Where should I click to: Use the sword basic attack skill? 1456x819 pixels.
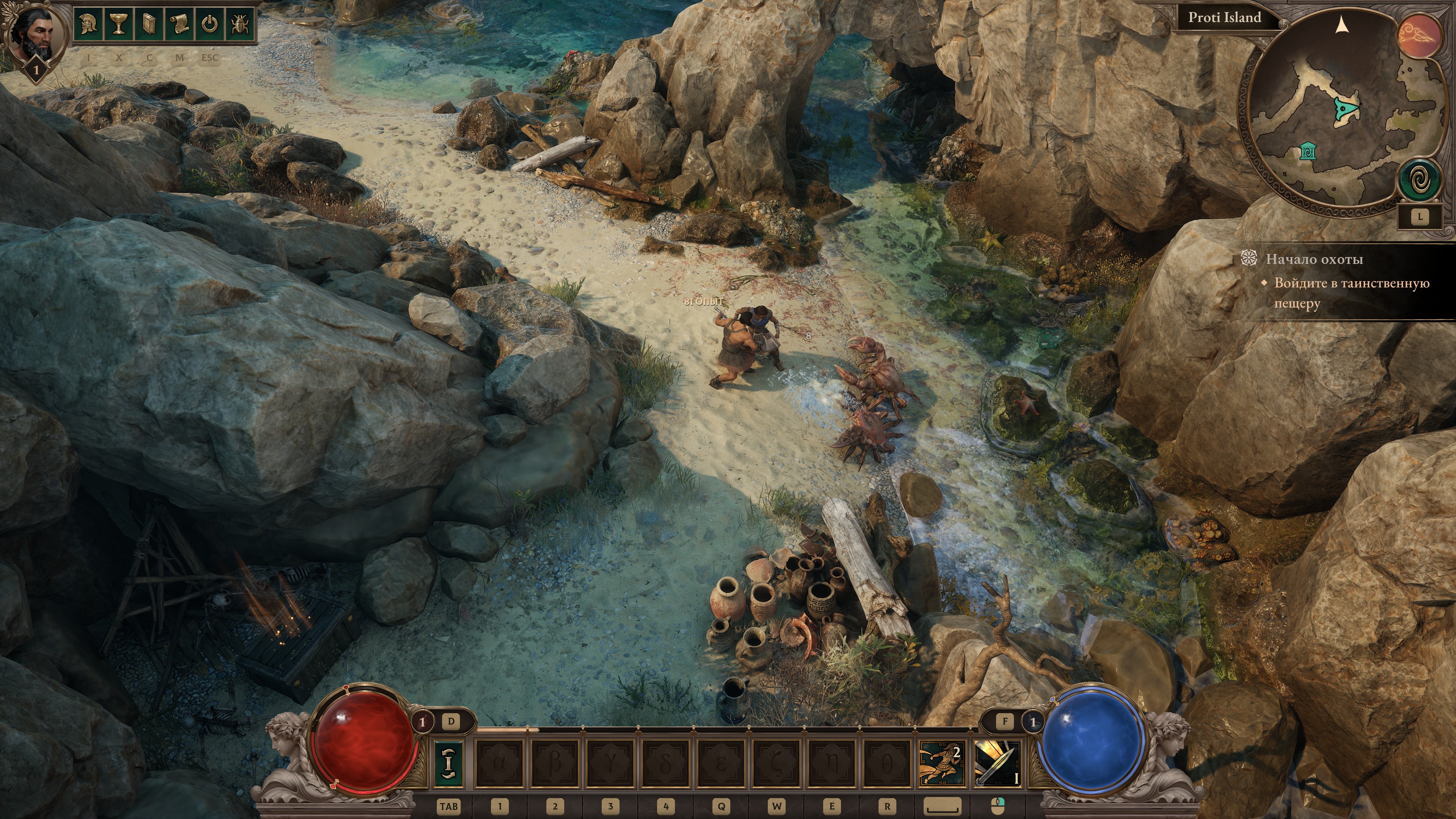(x=998, y=764)
